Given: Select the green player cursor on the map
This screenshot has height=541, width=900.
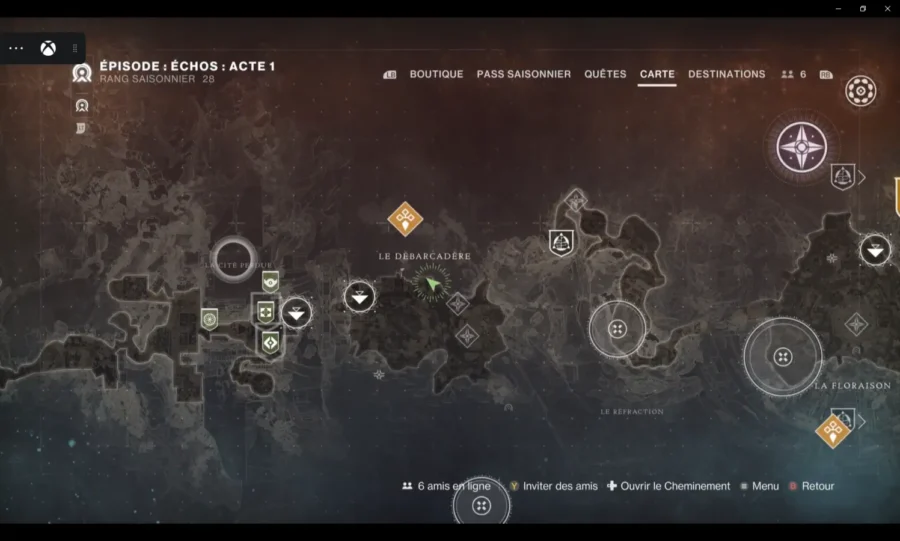Looking at the screenshot, I should tap(432, 285).
